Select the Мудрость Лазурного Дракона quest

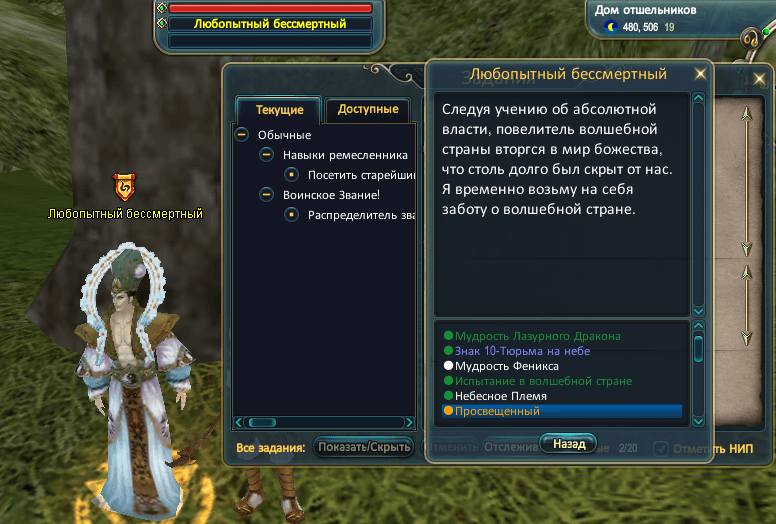click(x=538, y=336)
